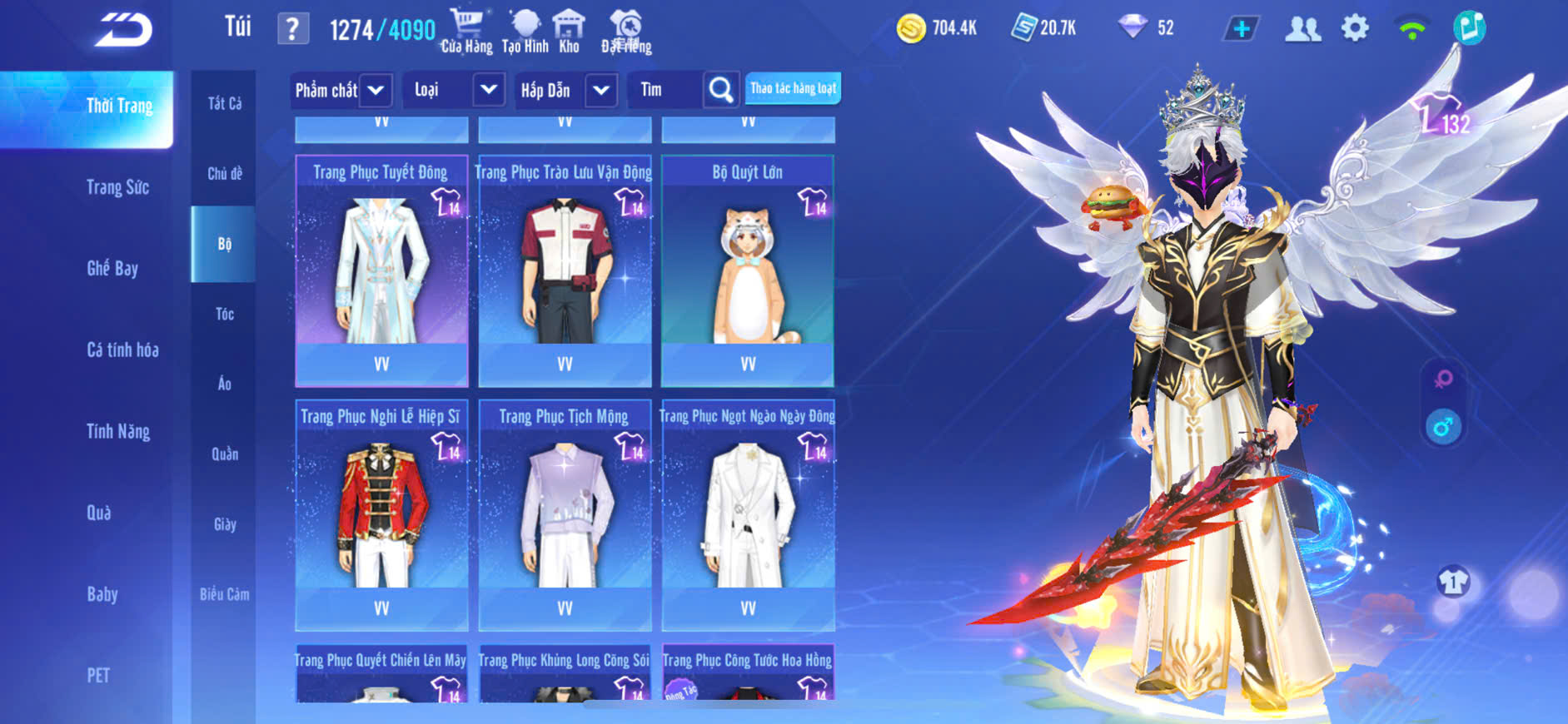Select the Giày category
This screenshot has height=724, width=1568.
[224, 524]
